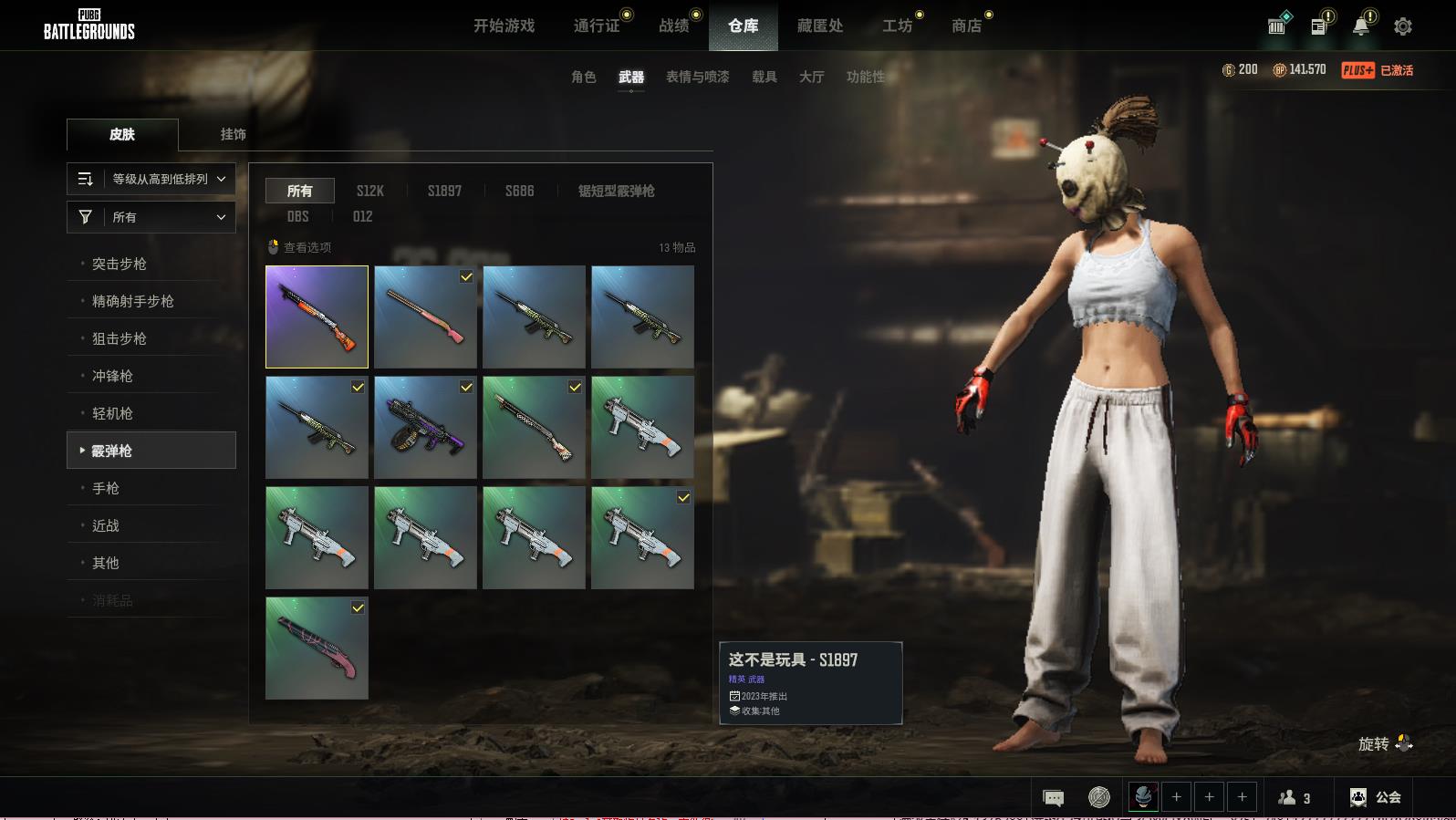Switch to the 挂饰 charms tab
The width and height of the screenshot is (1456, 820).
[x=233, y=134]
